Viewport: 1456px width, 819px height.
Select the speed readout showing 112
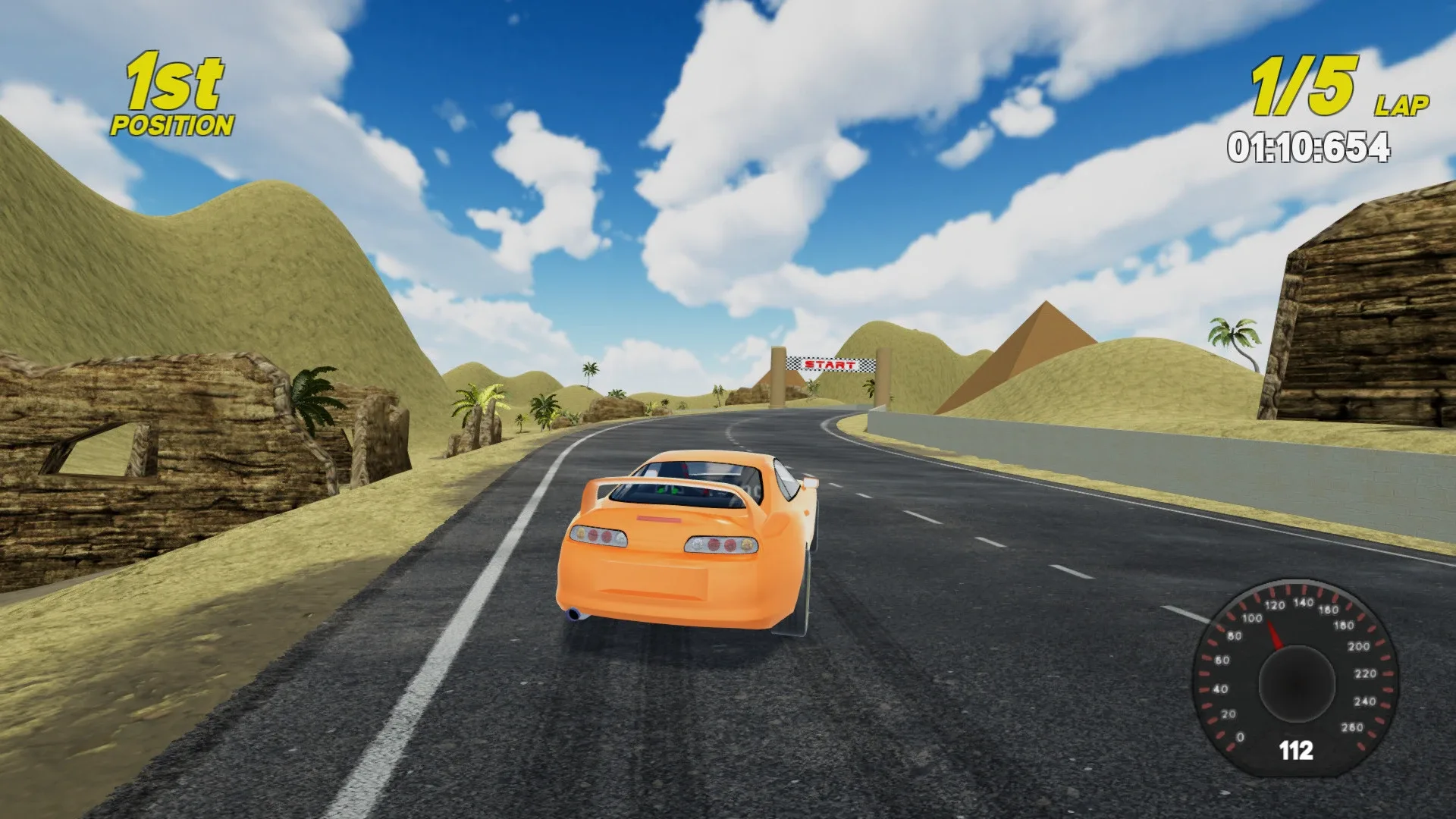coord(1296,749)
